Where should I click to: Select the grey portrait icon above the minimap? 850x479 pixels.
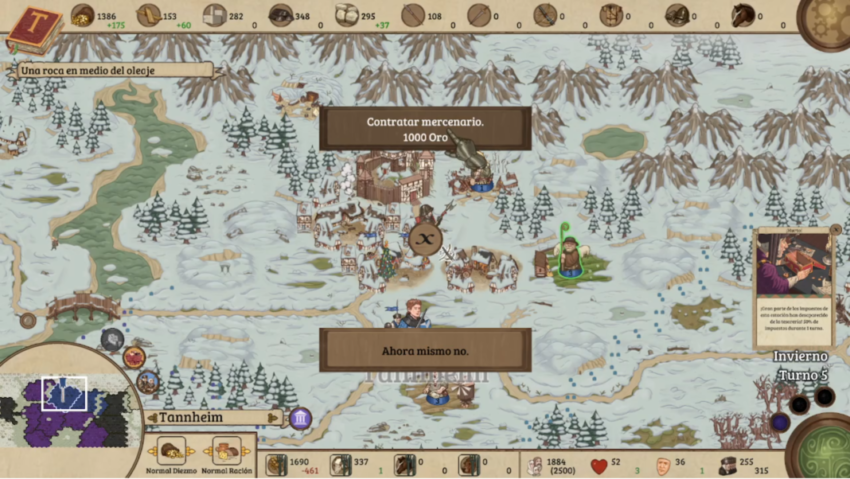112,338
